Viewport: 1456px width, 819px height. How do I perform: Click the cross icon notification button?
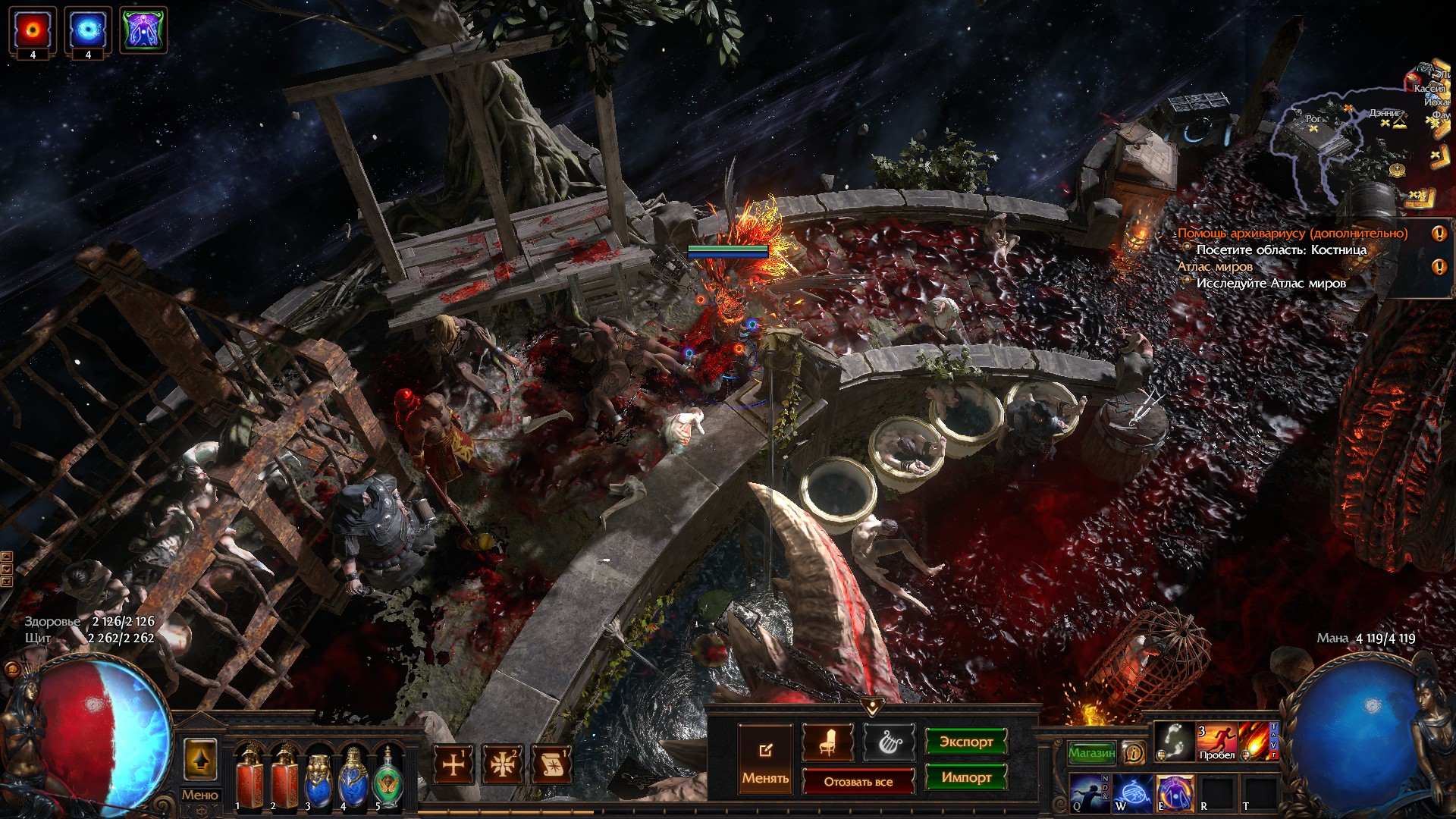click(x=453, y=764)
